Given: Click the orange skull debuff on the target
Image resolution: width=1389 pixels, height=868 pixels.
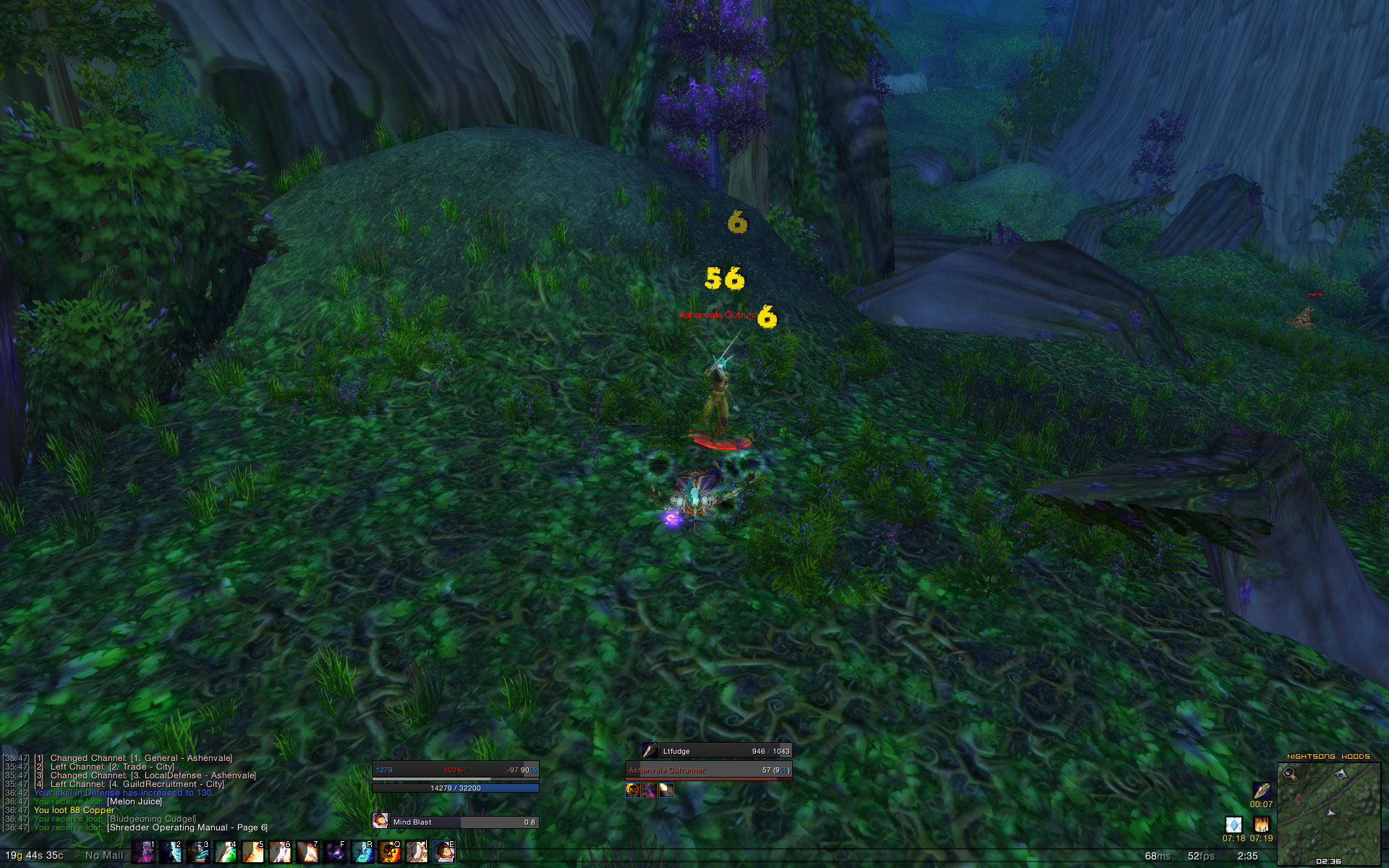Looking at the screenshot, I should [x=633, y=790].
